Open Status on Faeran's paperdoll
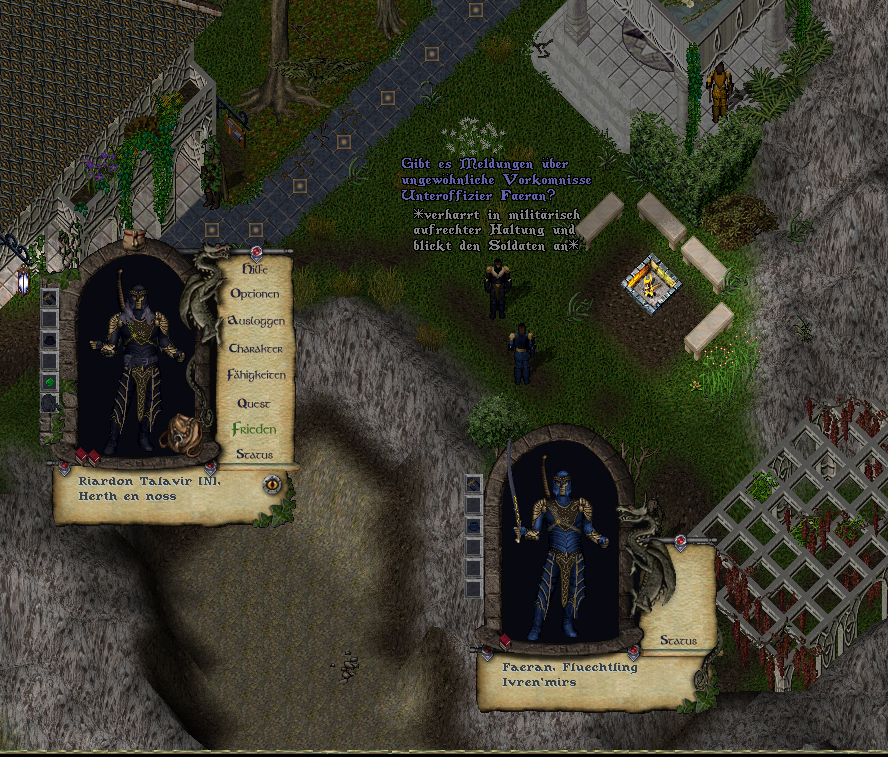888x757 pixels. (679, 640)
